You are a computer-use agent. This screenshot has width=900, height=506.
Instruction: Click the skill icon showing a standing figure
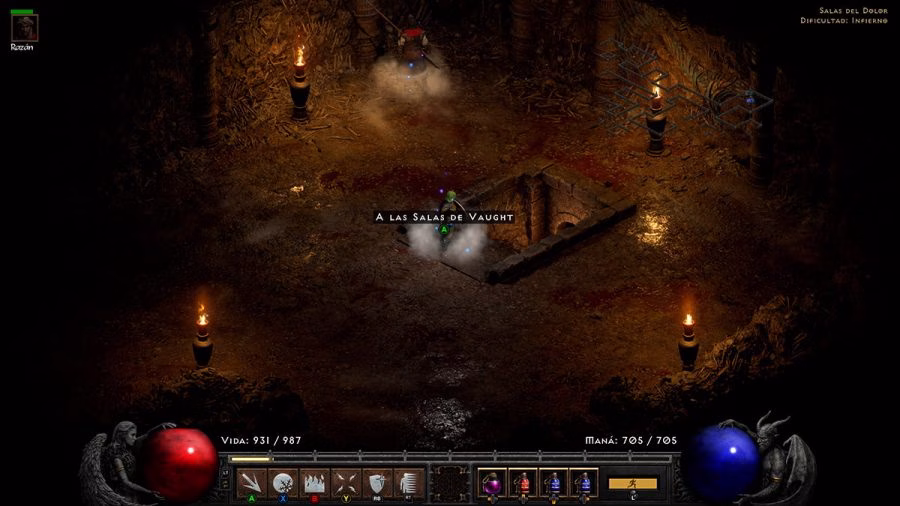click(407, 483)
